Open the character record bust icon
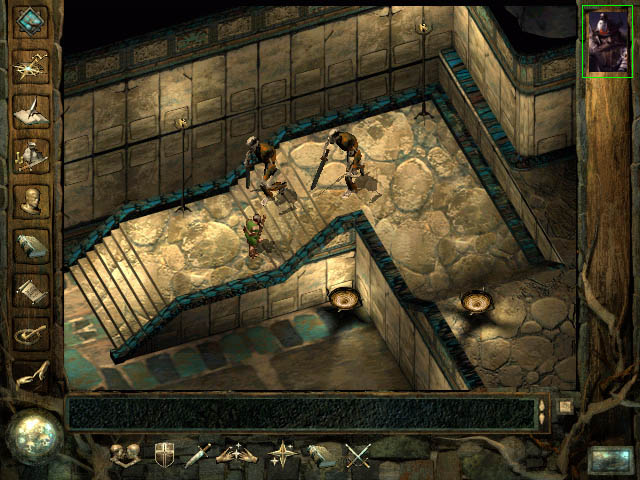Viewport: 640px width, 480px height. click(30, 199)
